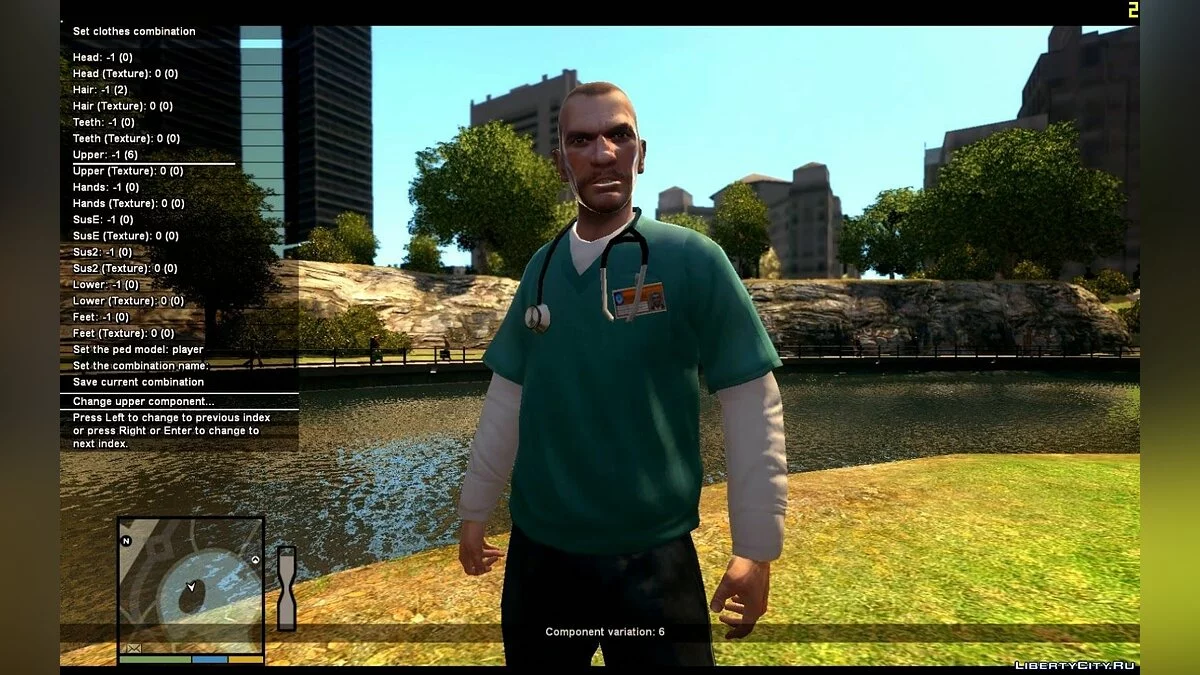The width and height of the screenshot is (1200, 675).
Task: Choose the Head (Texture) row
Action: (125, 74)
